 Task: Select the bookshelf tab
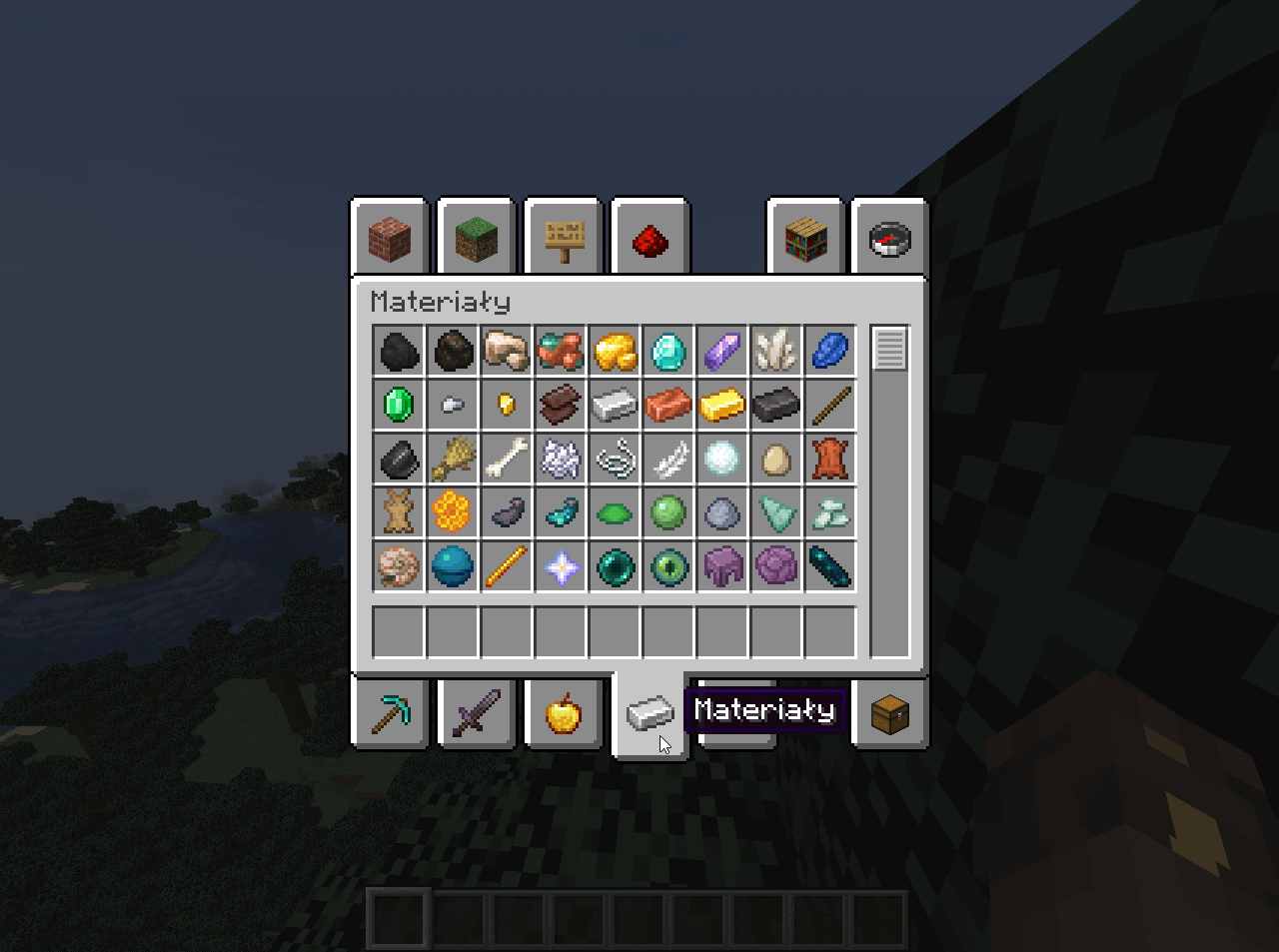(806, 239)
